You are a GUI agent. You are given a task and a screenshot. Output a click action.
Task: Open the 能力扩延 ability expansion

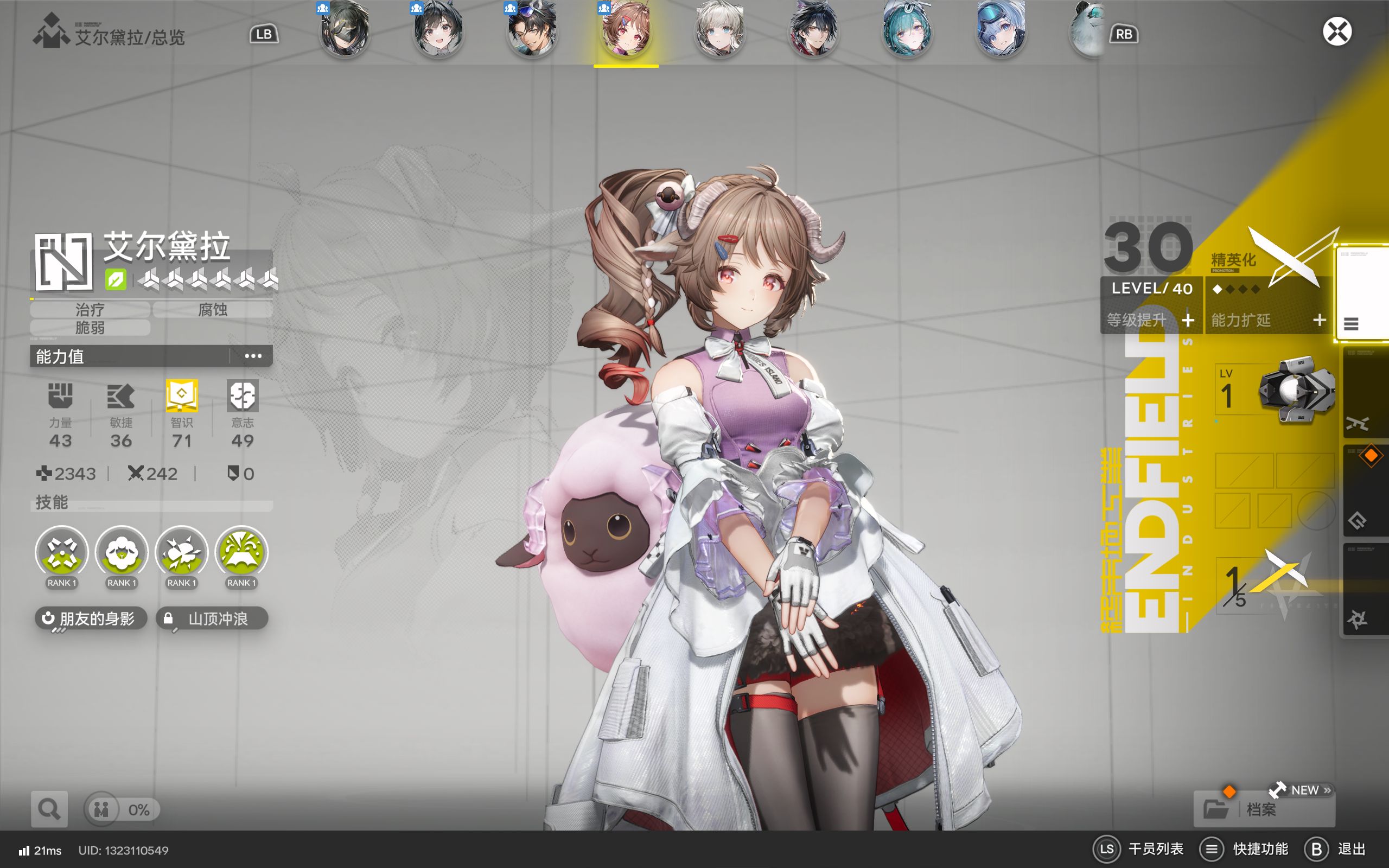[1268, 320]
